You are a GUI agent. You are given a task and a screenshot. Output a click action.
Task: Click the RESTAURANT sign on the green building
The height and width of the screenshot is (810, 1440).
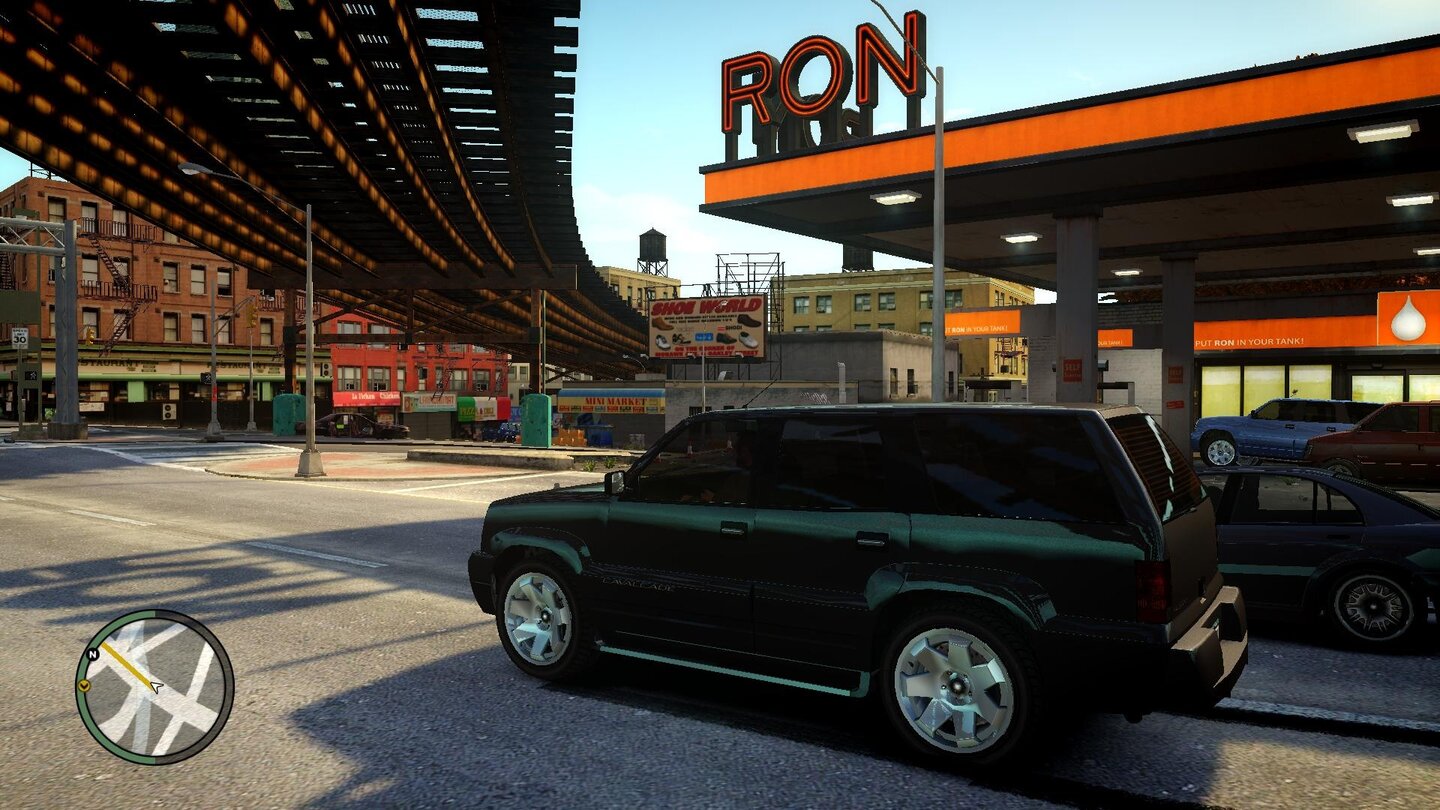pos(106,362)
